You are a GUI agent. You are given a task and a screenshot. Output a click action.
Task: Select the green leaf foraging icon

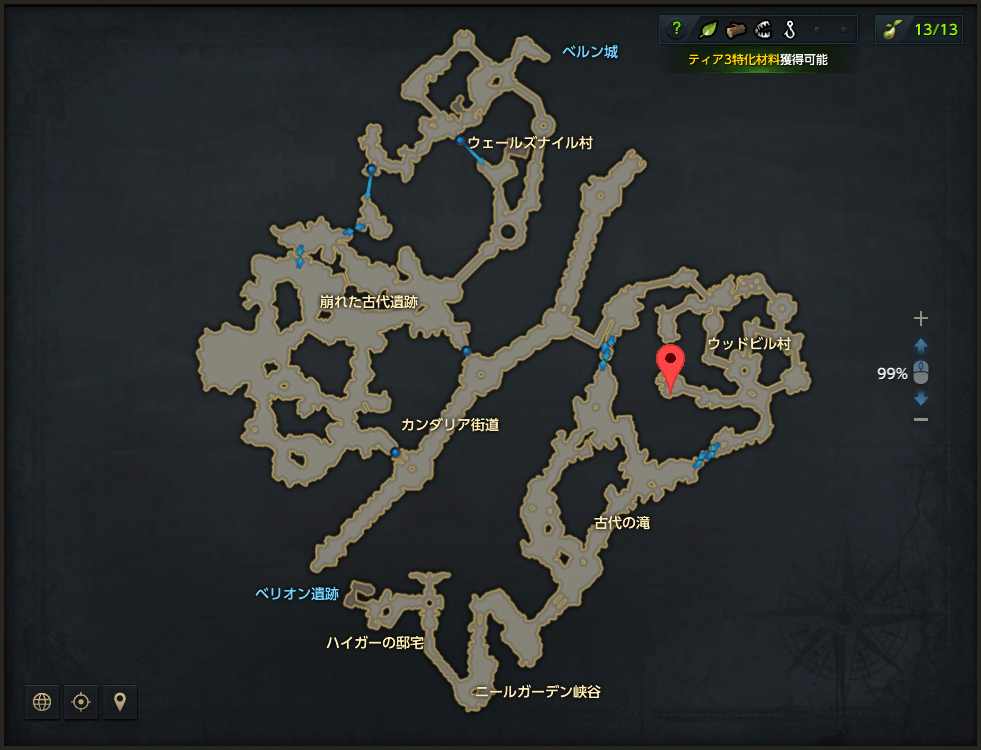707,29
